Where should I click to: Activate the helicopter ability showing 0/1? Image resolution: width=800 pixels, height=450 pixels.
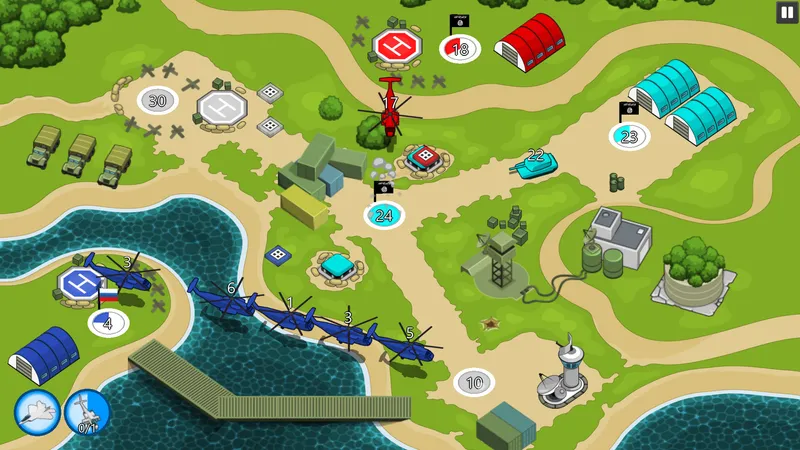point(87,411)
